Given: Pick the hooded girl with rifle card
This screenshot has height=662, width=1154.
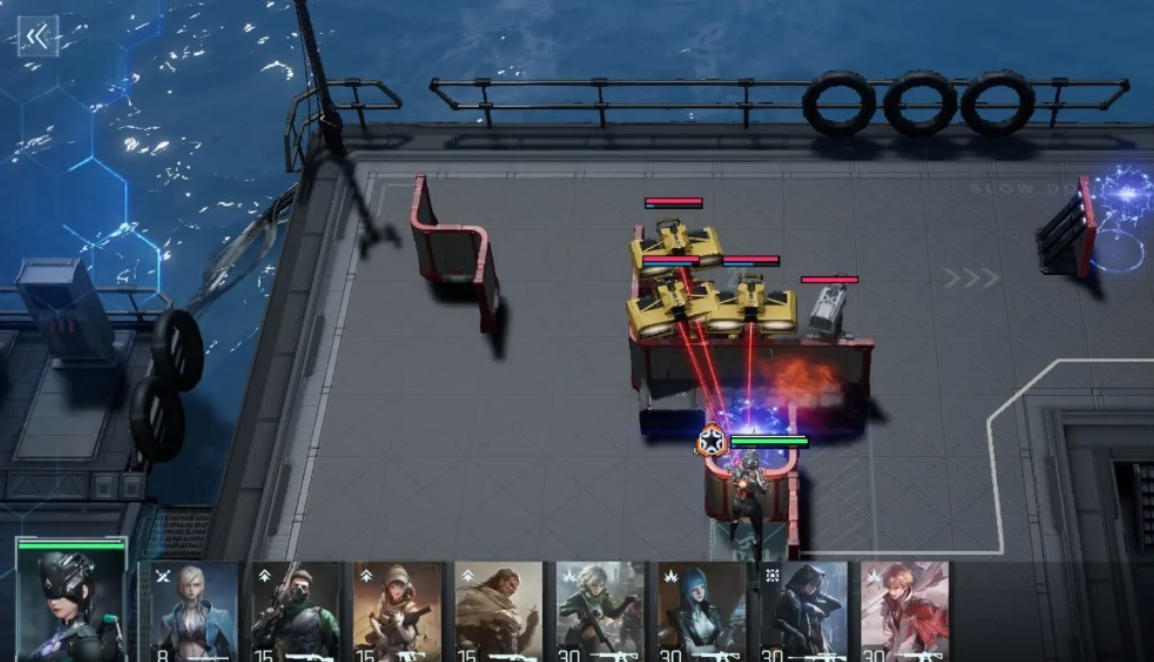Looking at the screenshot, I should point(398,612).
